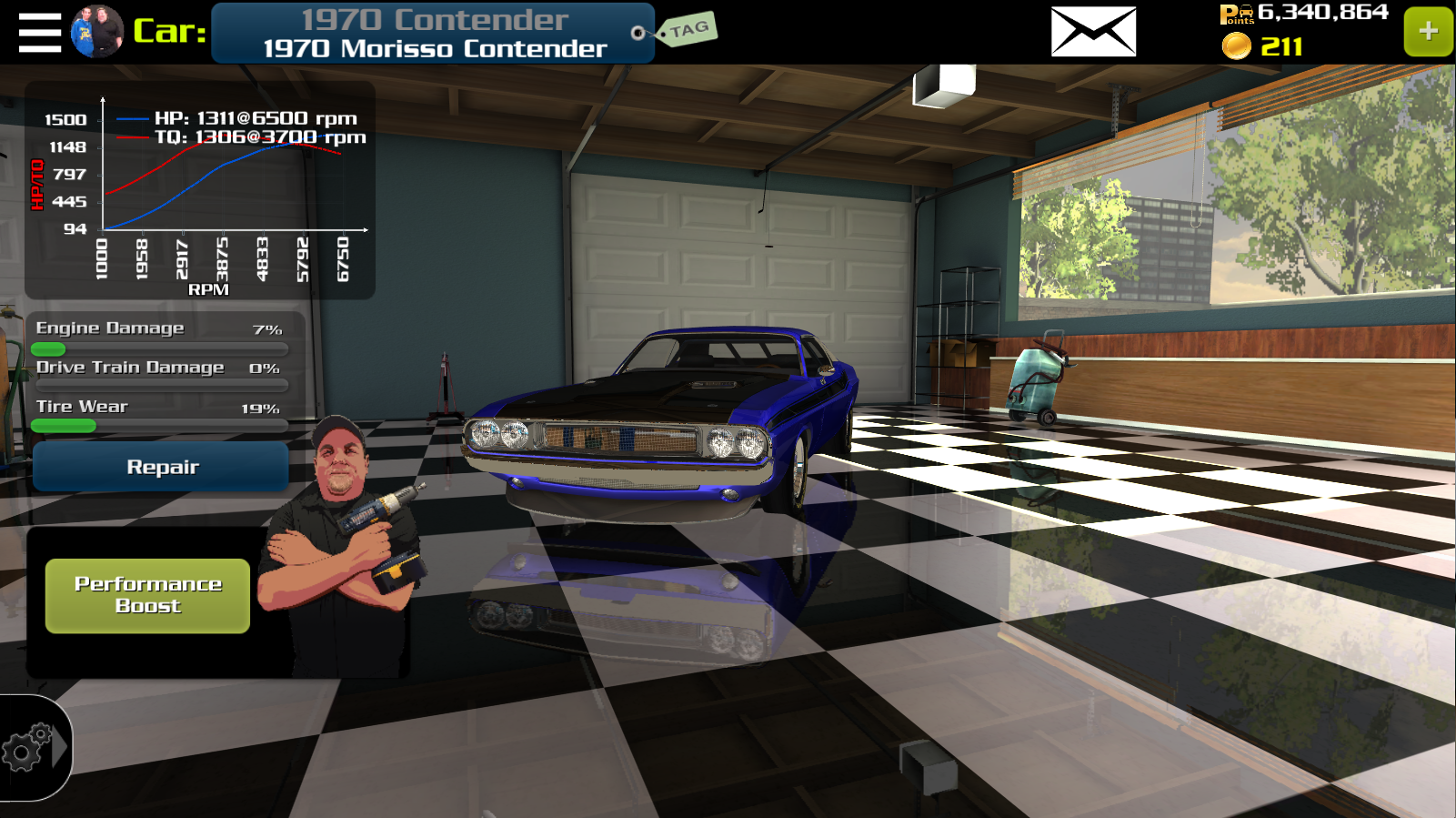Image resolution: width=1456 pixels, height=818 pixels.
Task: Select the 1970 Contender car name panel
Action: click(433, 34)
